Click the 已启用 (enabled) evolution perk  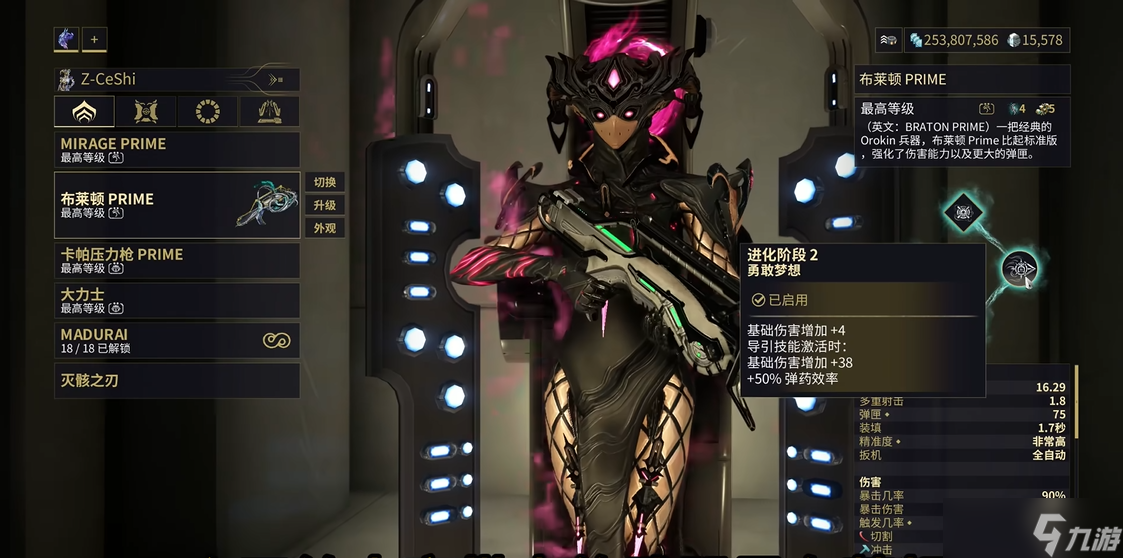(x=862, y=299)
